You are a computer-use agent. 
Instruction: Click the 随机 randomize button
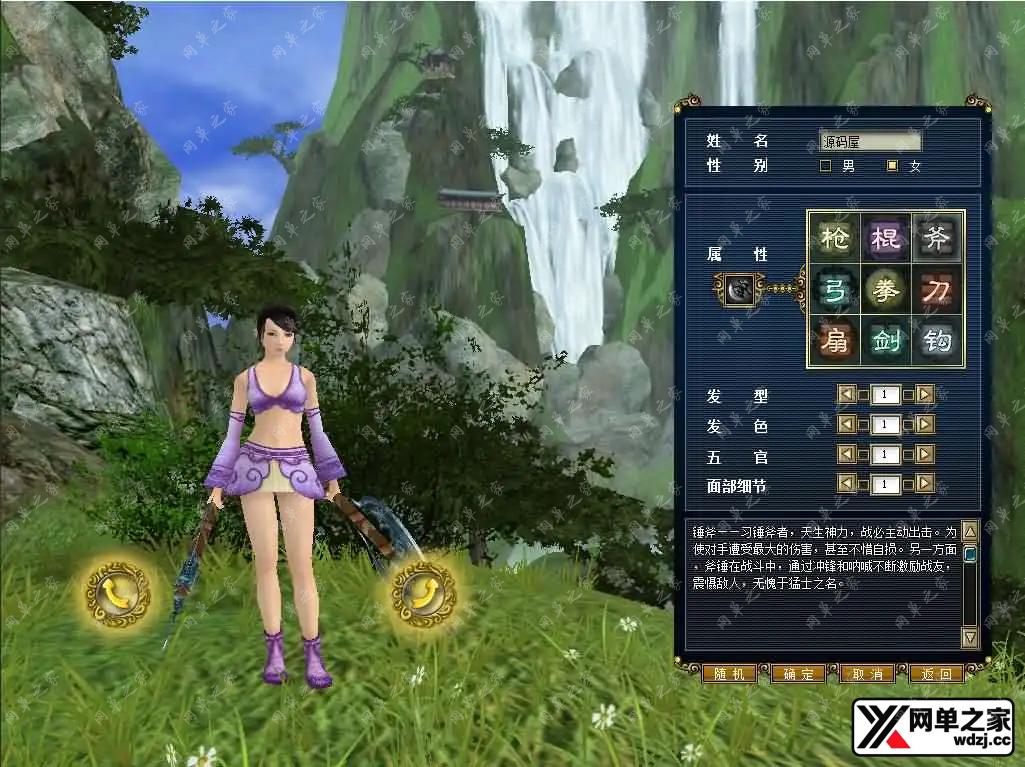tap(729, 674)
